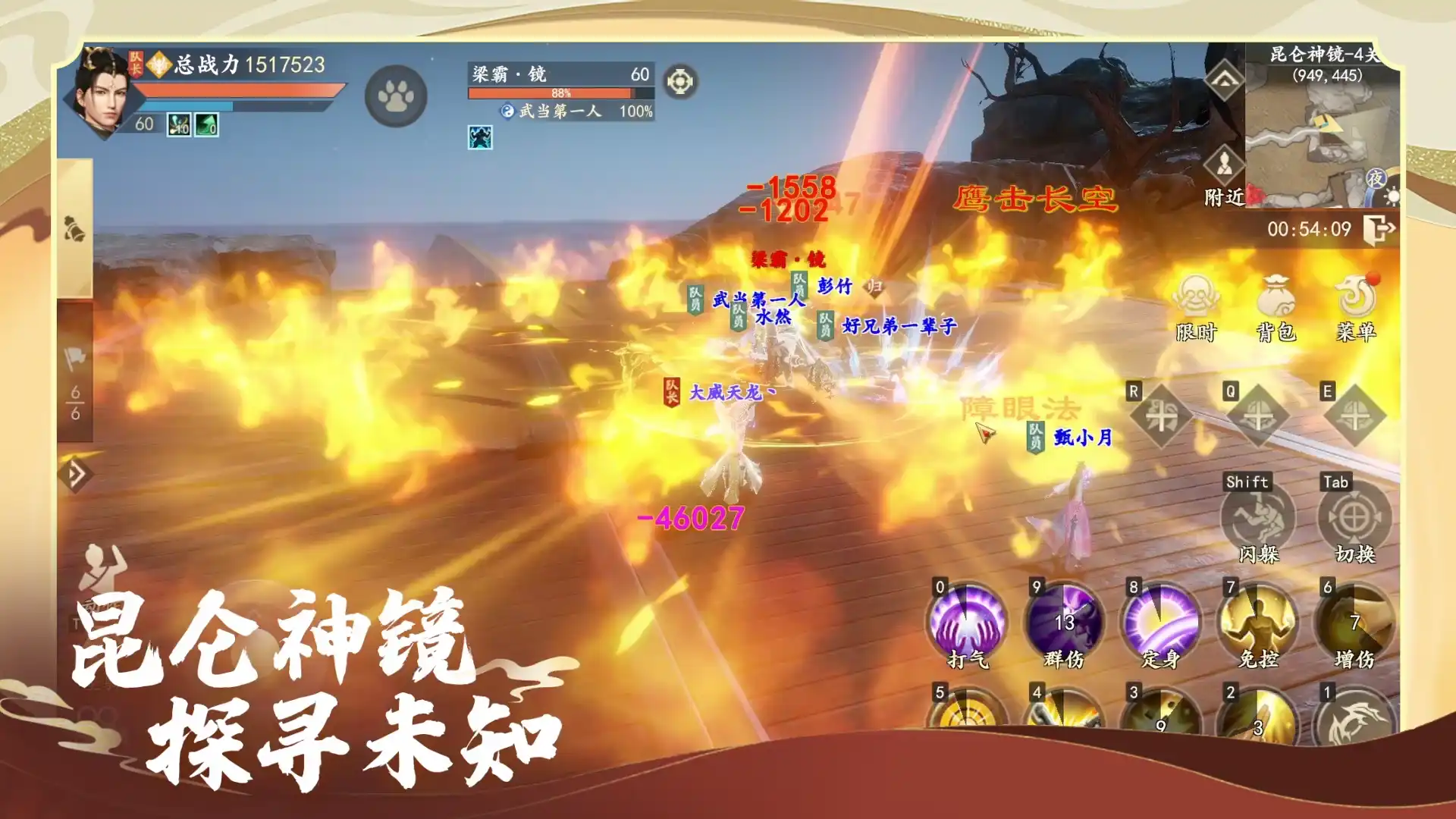Screen dimensions: 1456x819
Task: Select the 梁霸·镜 boss target frame
Action: tap(560, 82)
